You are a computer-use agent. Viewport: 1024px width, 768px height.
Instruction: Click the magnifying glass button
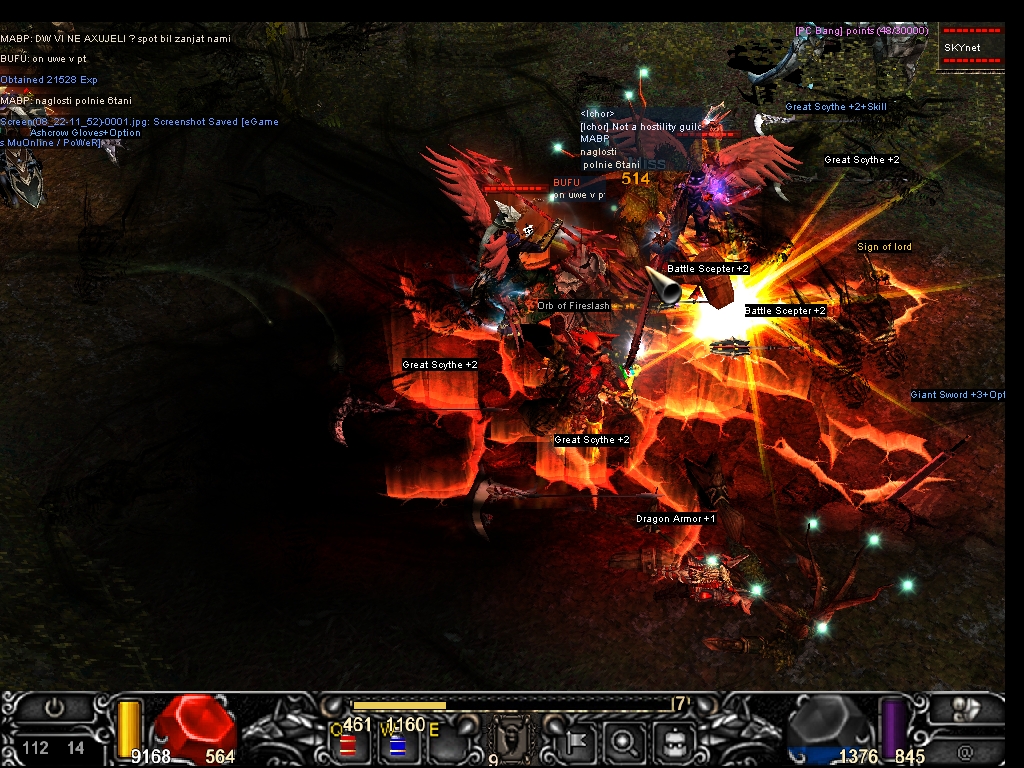pos(625,742)
